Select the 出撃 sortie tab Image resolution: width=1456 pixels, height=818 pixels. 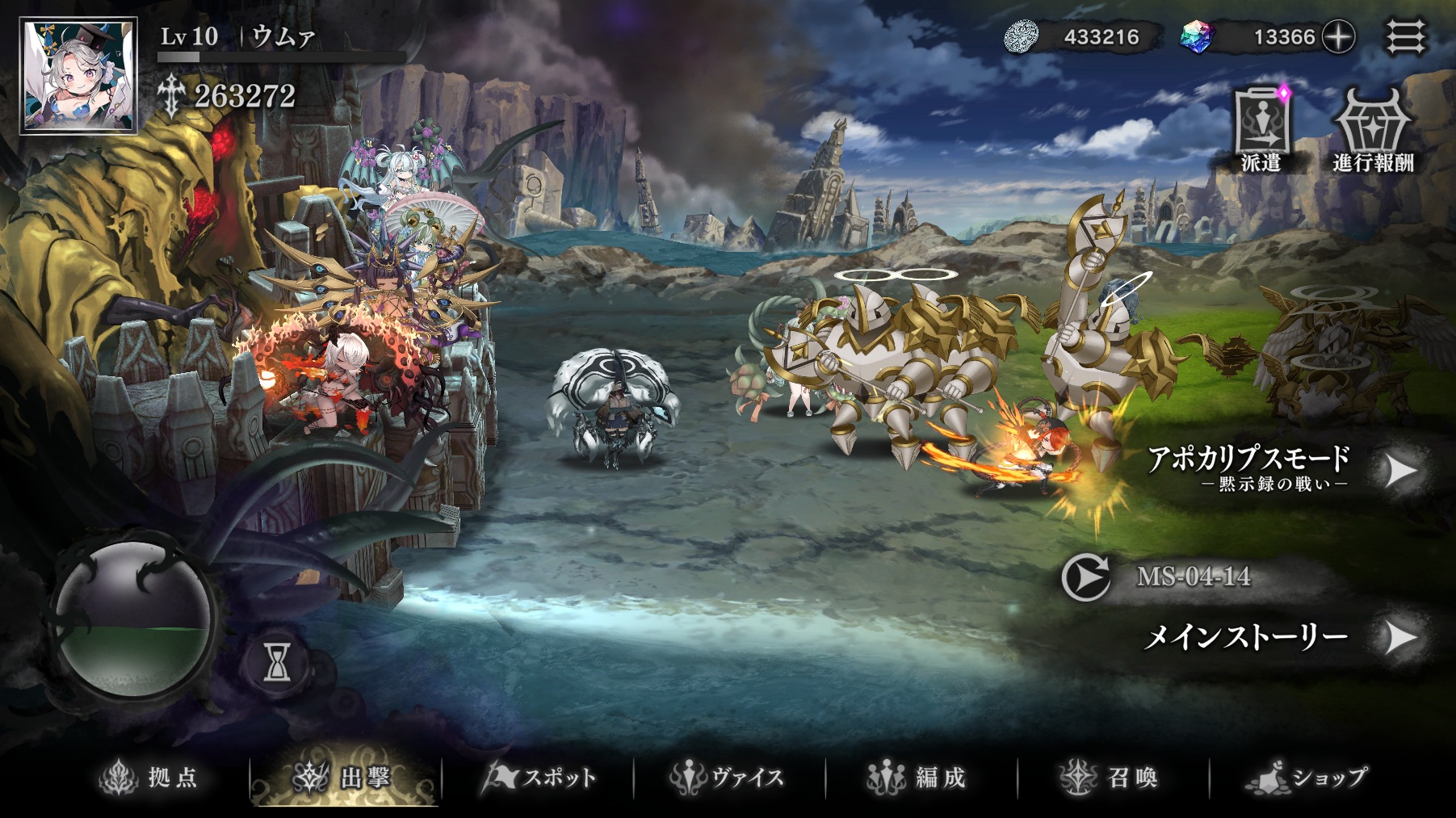pos(345,778)
